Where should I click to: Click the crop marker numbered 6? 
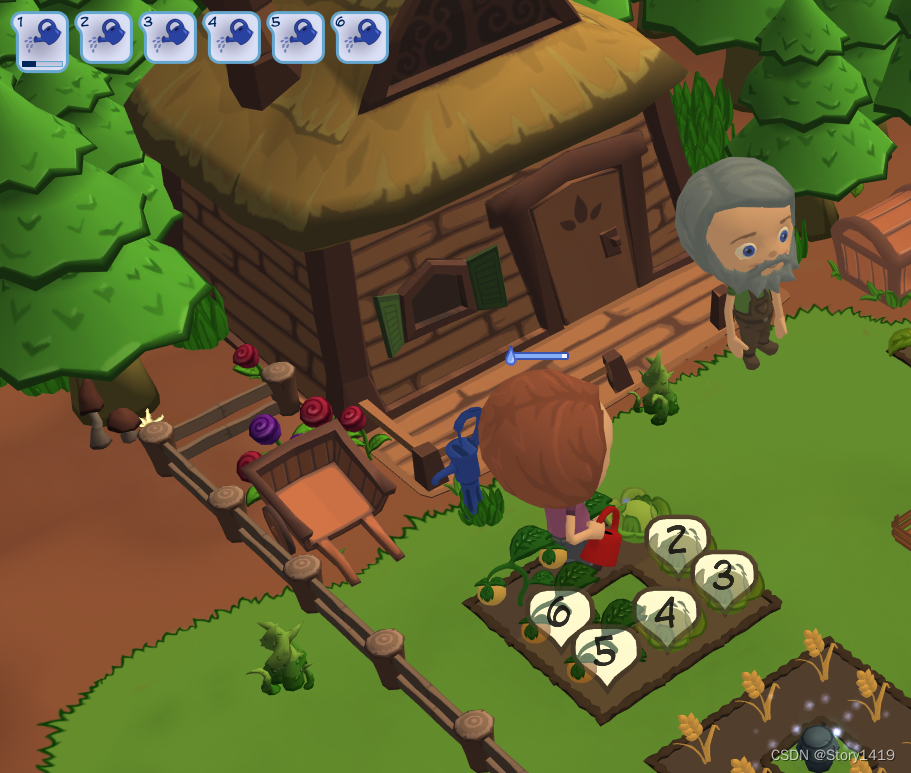point(558,612)
